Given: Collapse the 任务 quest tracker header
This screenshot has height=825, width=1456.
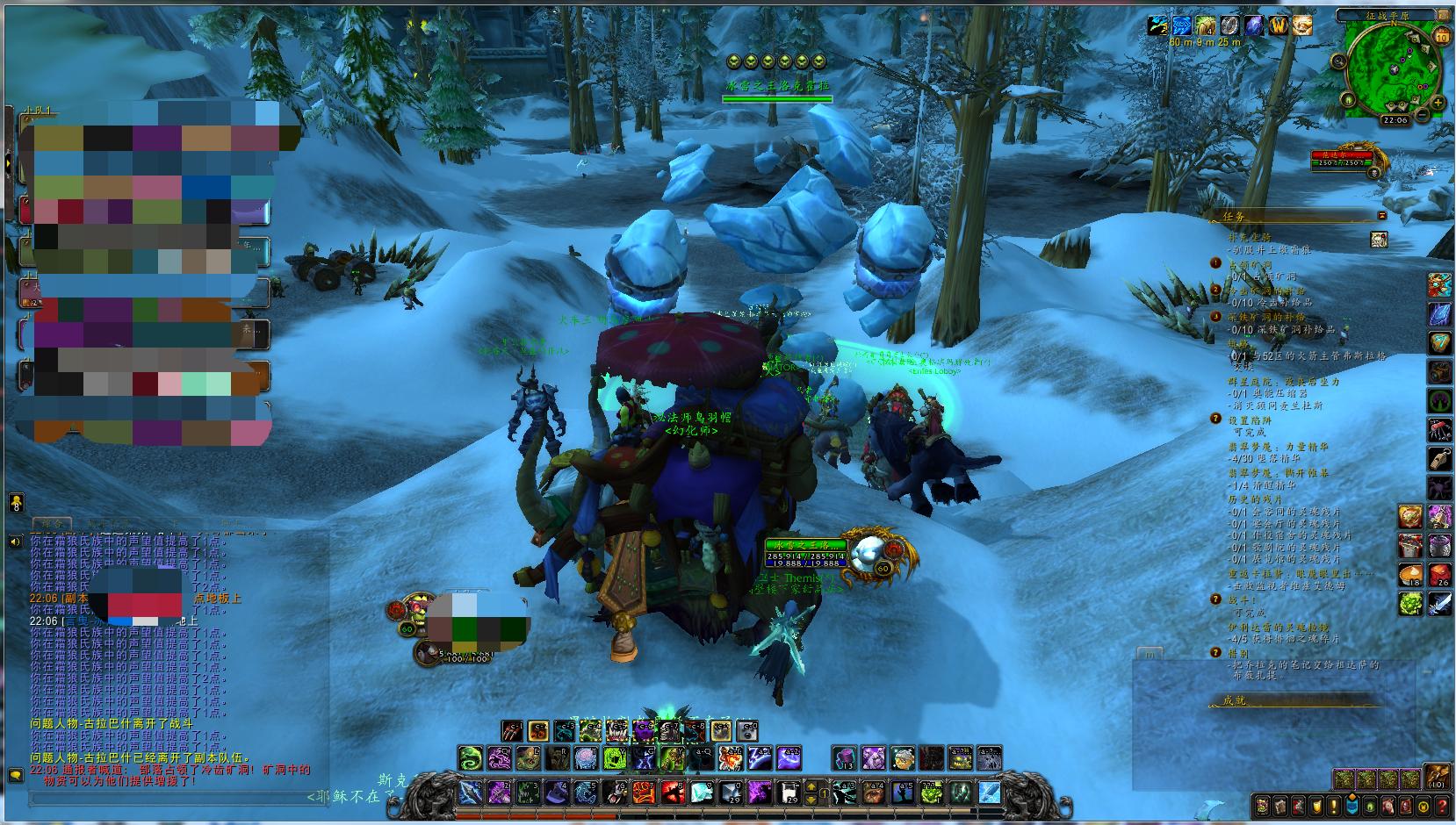Looking at the screenshot, I should (x=1381, y=215).
